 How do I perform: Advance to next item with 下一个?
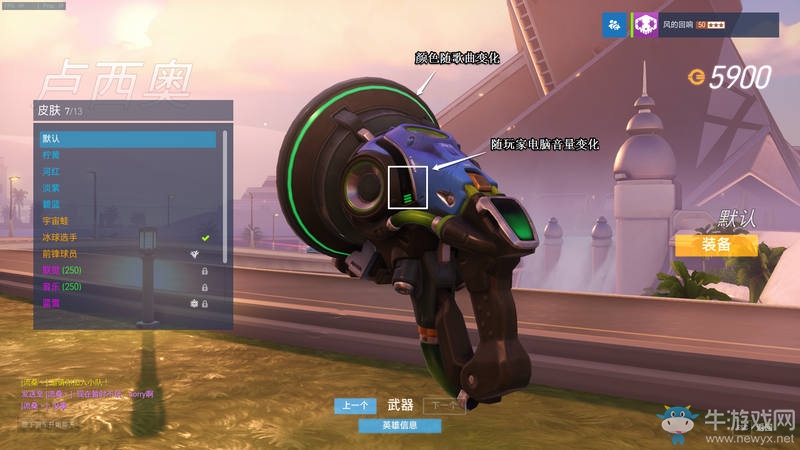pyautogui.click(x=444, y=405)
